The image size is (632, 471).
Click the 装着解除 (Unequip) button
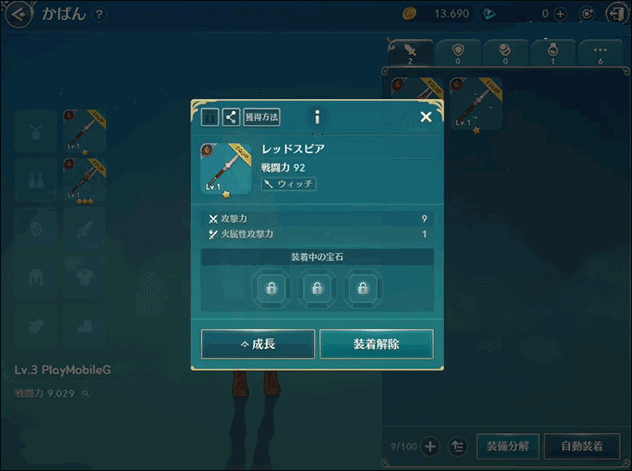point(376,344)
